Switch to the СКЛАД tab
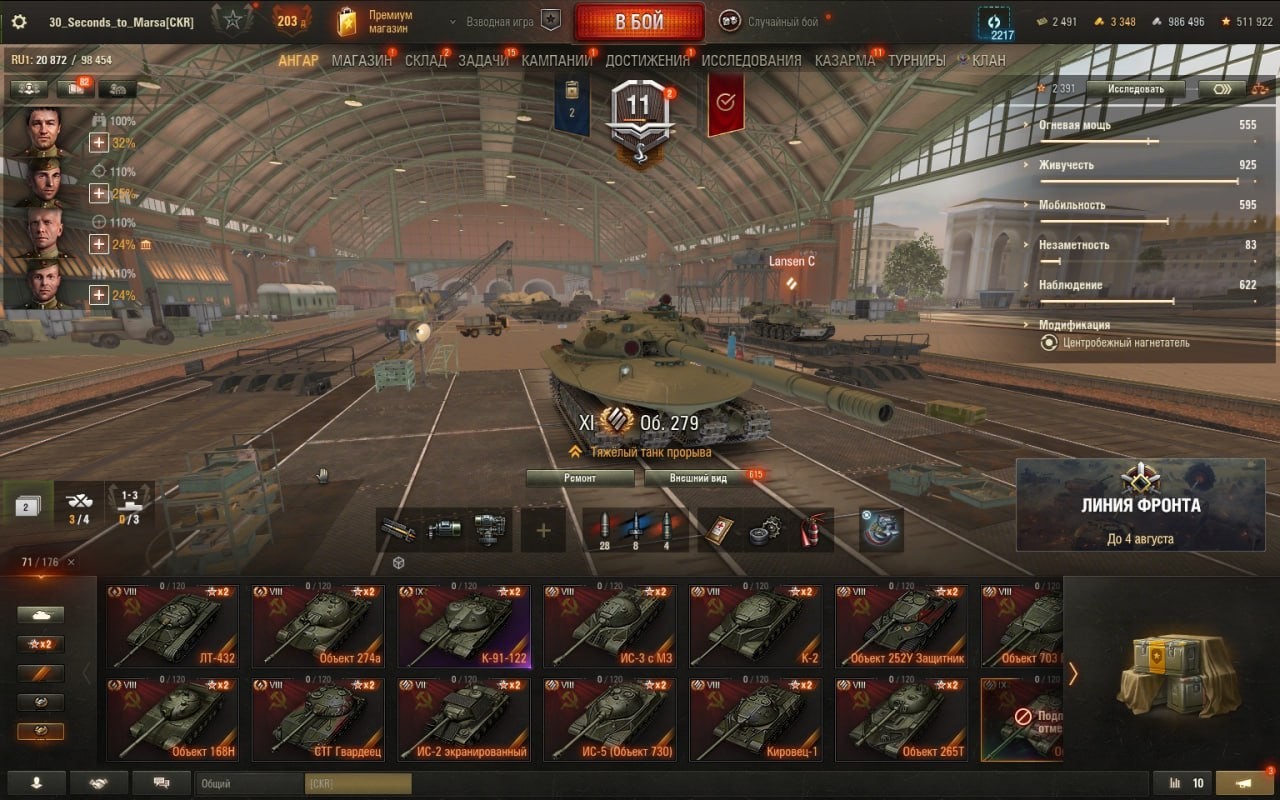The height and width of the screenshot is (800, 1280). click(x=425, y=60)
